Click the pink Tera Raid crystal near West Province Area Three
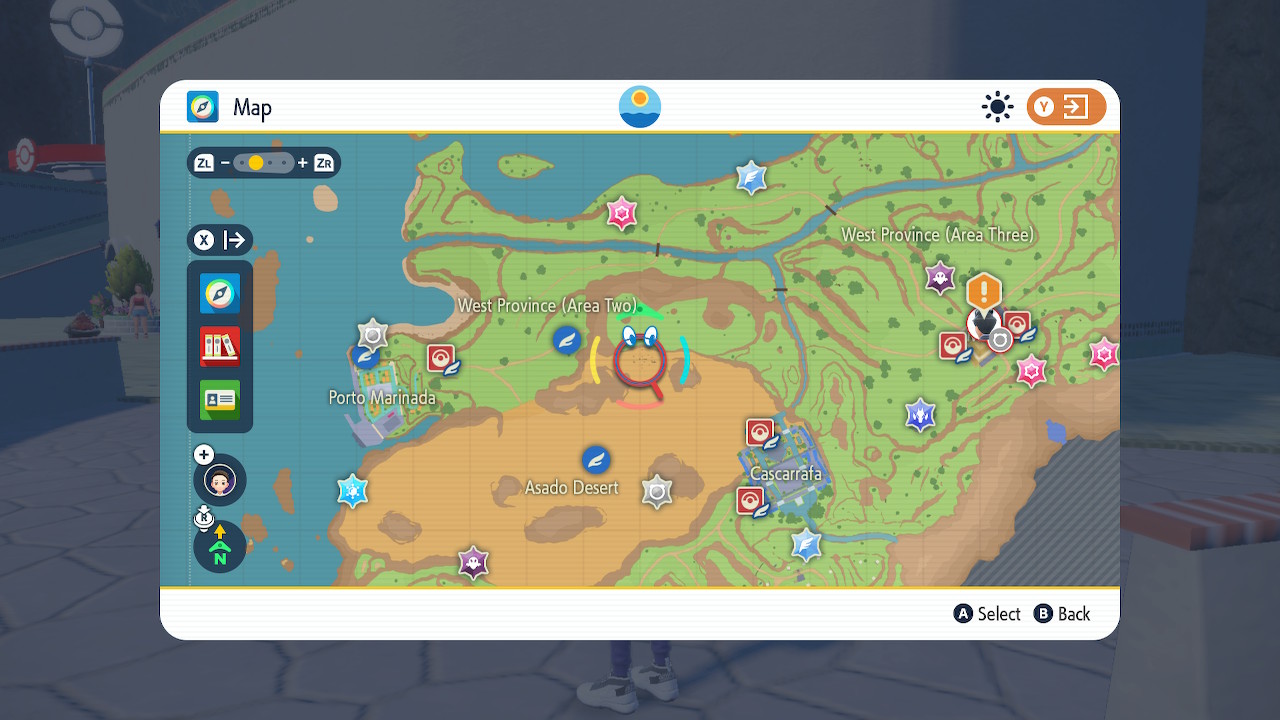1280x720 pixels. 1031,370
